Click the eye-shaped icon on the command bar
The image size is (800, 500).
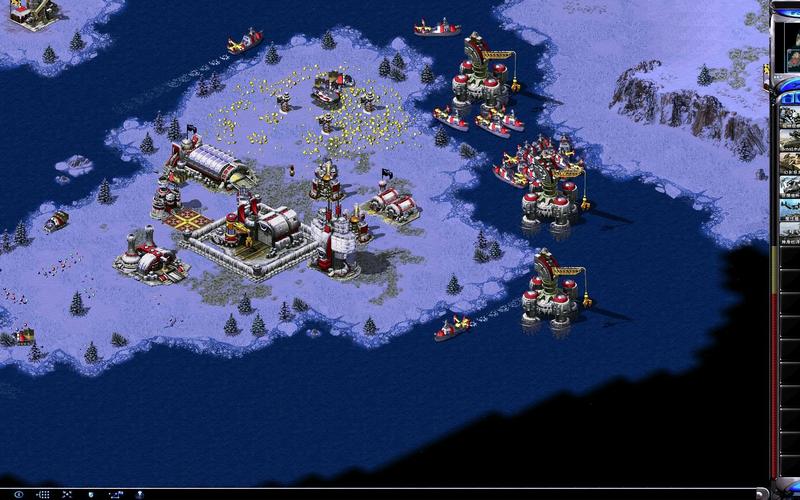tap(18, 494)
